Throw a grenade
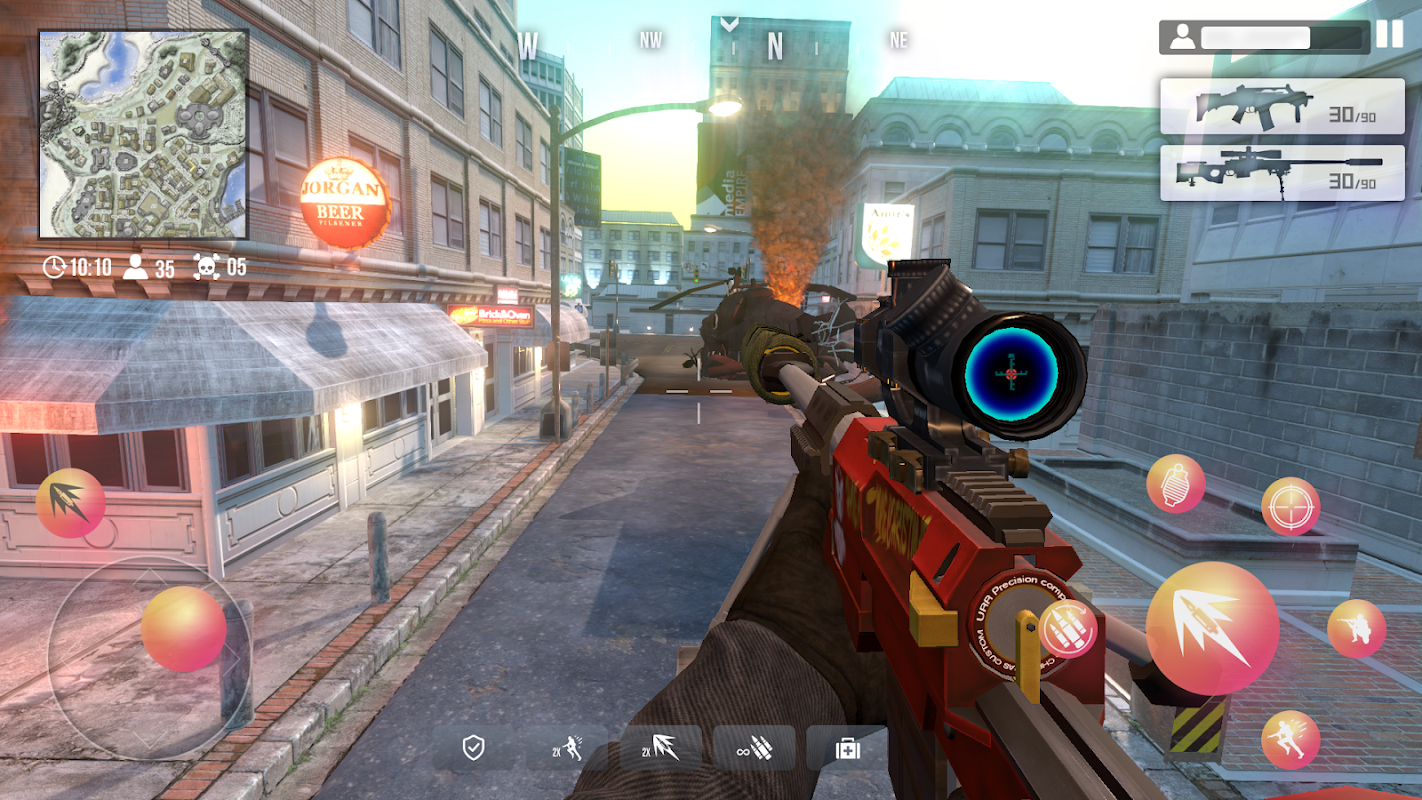The width and height of the screenshot is (1422, 800). tap(1175, 484)
